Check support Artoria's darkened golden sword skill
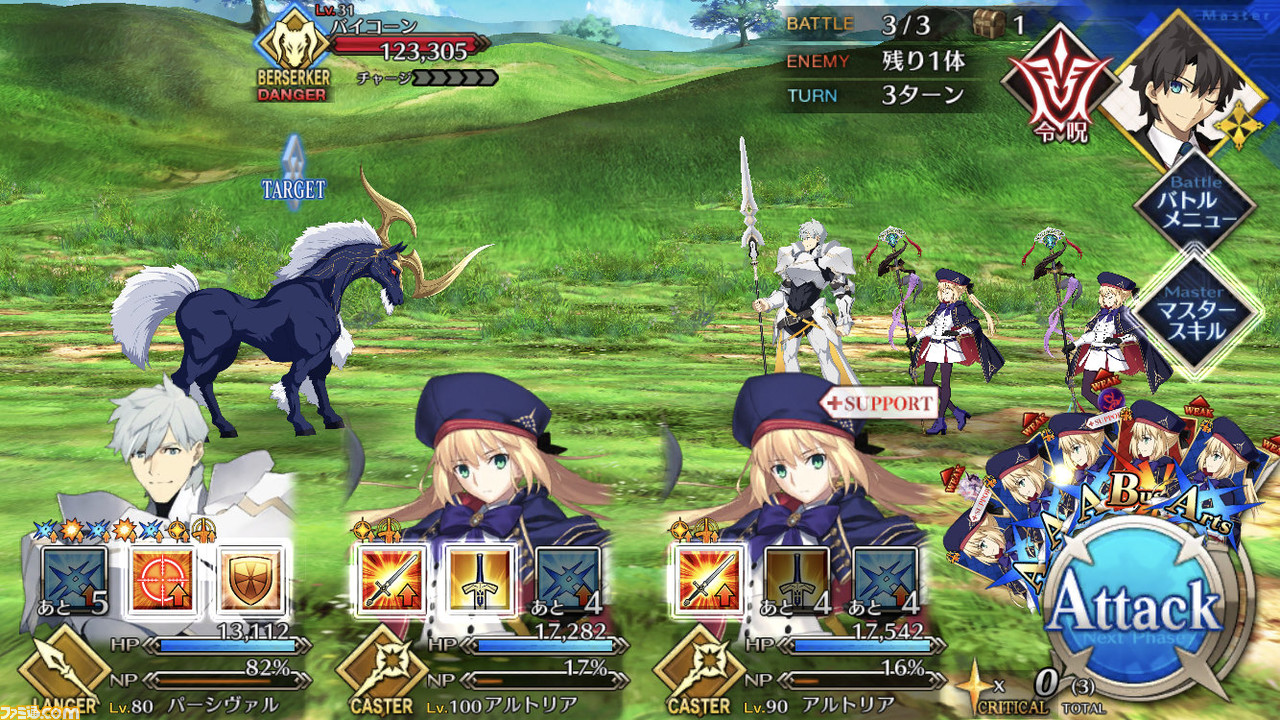Screen dimensions: 1280x720 (x=797, y=579)
